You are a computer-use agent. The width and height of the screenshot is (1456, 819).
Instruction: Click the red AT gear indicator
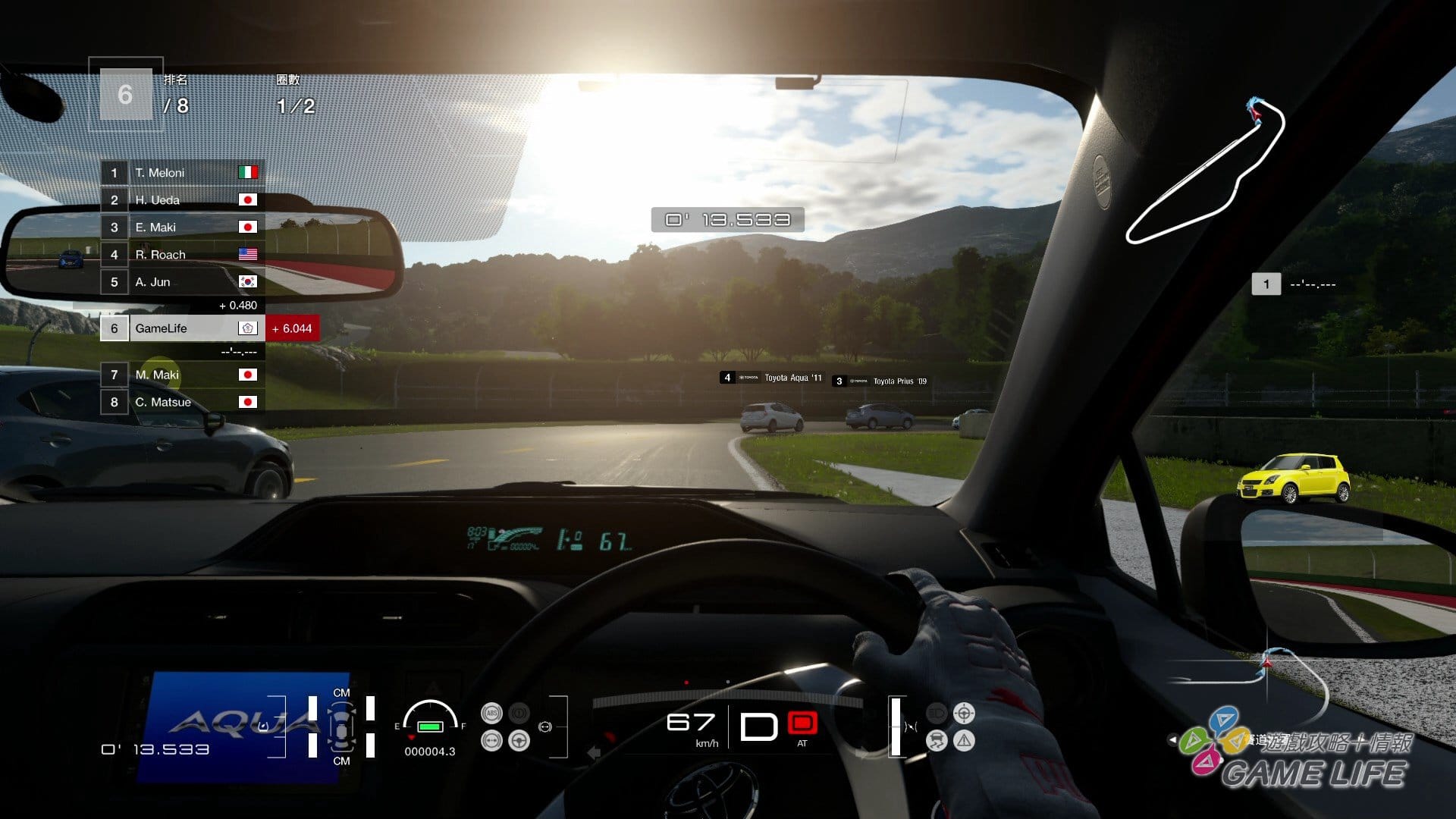(802, 723)
